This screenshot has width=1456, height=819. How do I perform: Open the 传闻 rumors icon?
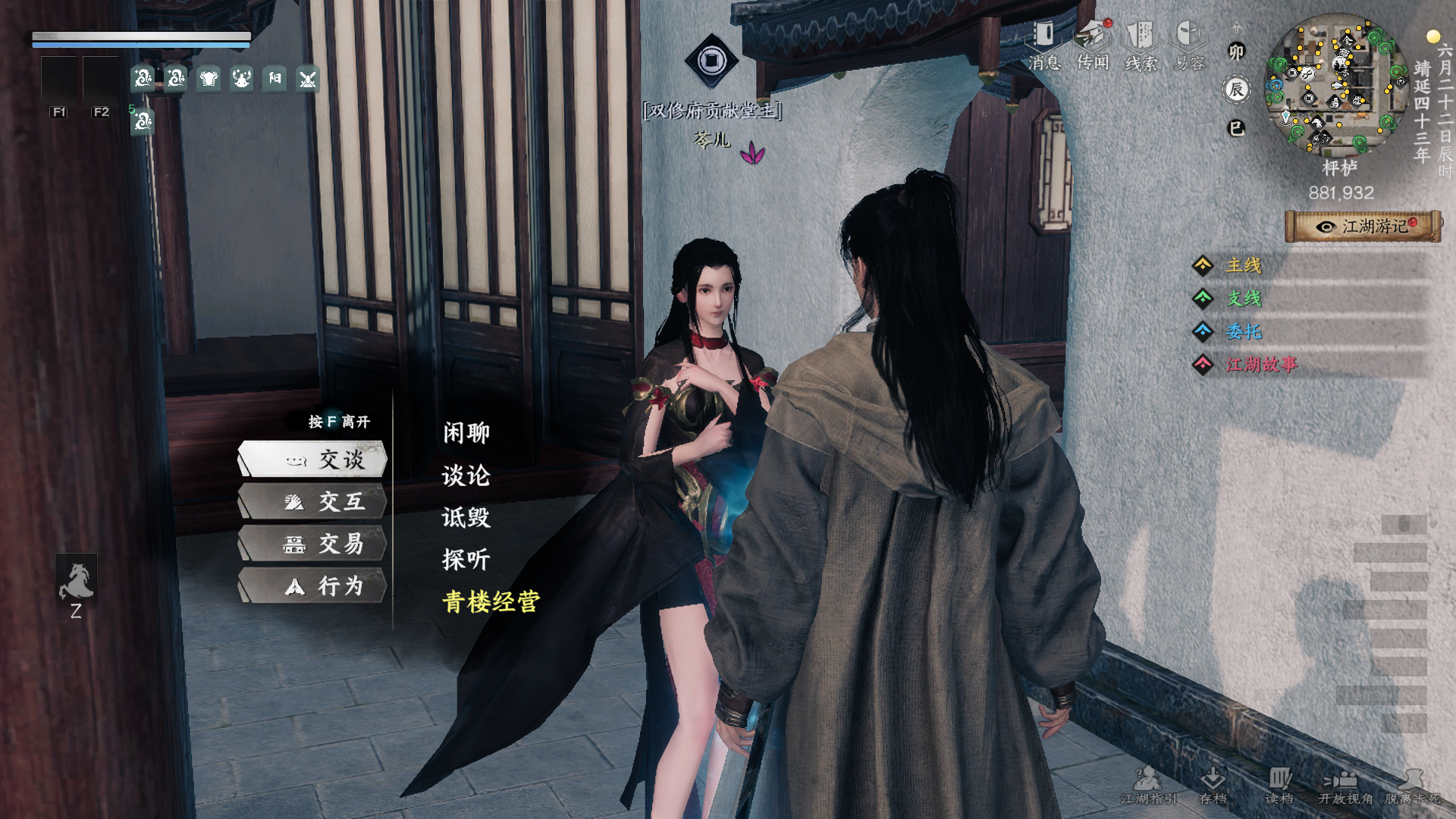point(1093,44)
